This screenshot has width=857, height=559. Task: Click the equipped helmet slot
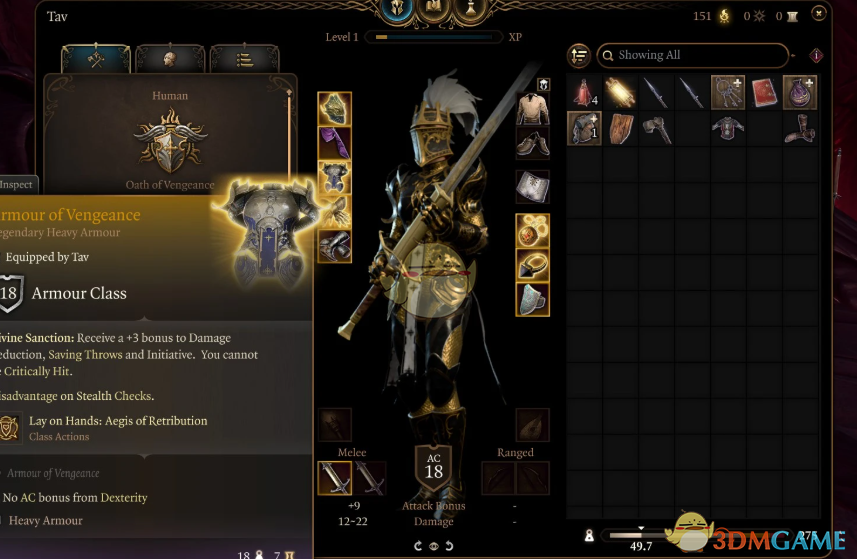pos(335,108)
